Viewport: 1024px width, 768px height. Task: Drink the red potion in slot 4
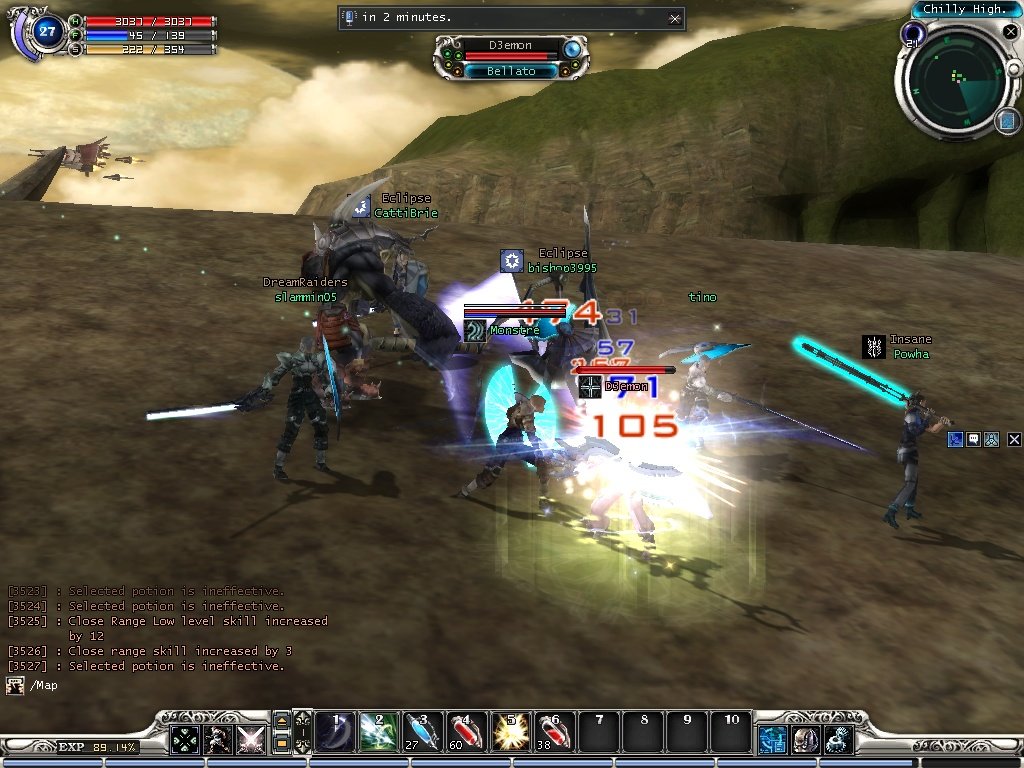click(467, 732)
